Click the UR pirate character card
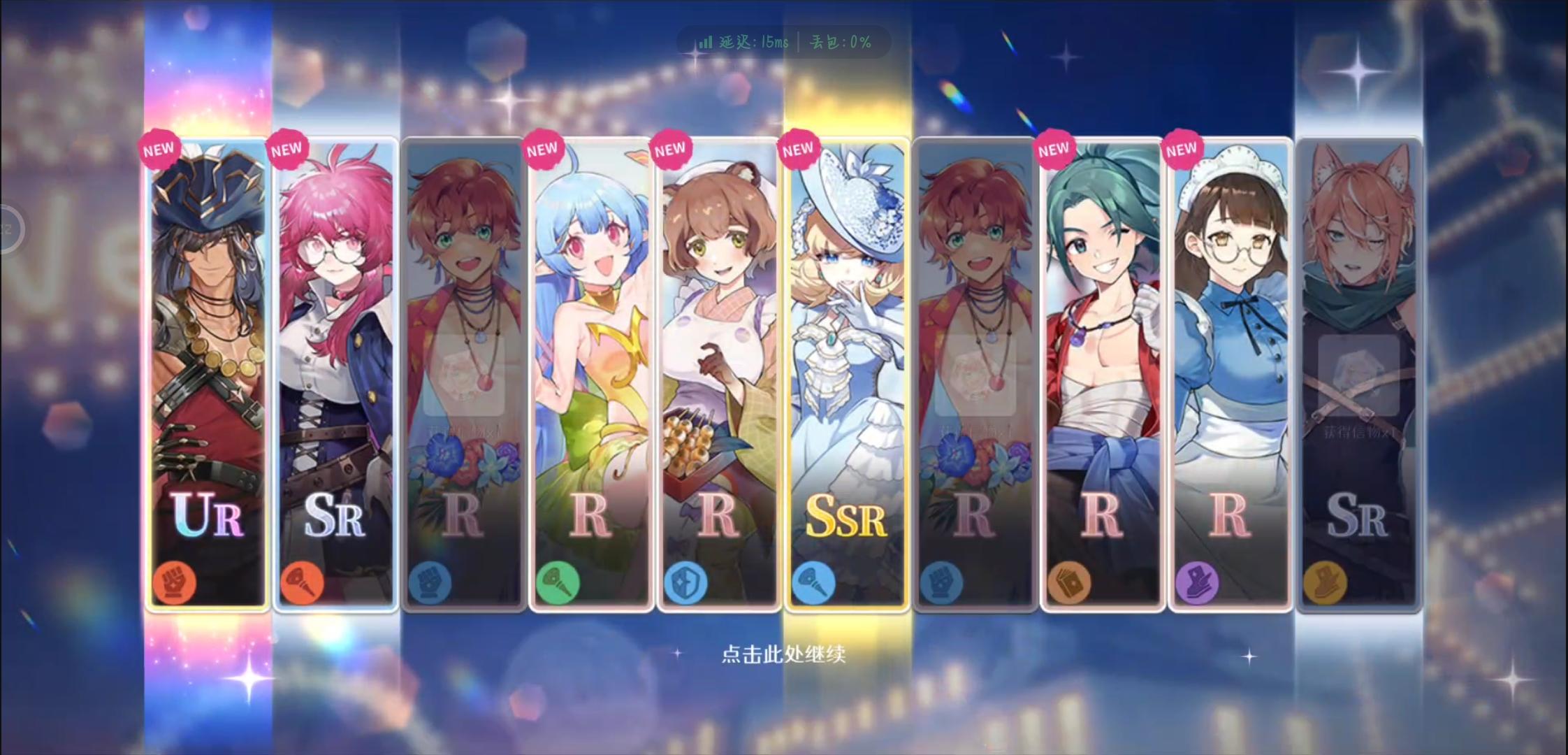The image size is (1568, 755). point(208,350)
